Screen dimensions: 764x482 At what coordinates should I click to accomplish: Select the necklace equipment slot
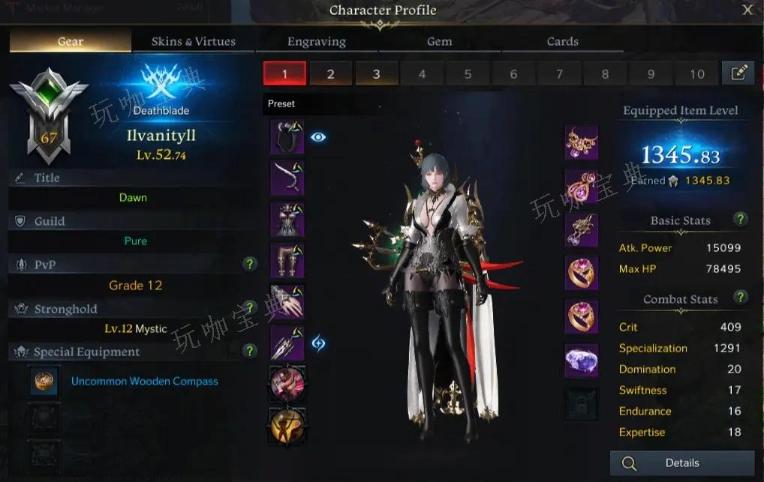click(581, 143)
